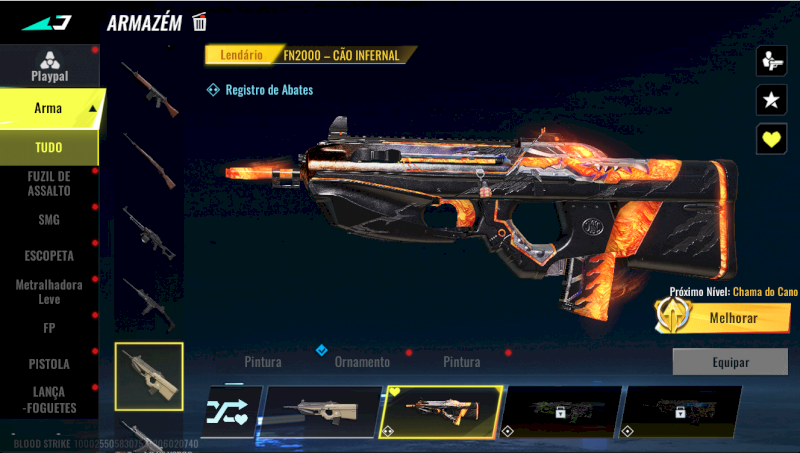Image resolution: width=800 pixels, height=453 pixels.
Task: Expand the Arma category
Action: tap(49, 108)
